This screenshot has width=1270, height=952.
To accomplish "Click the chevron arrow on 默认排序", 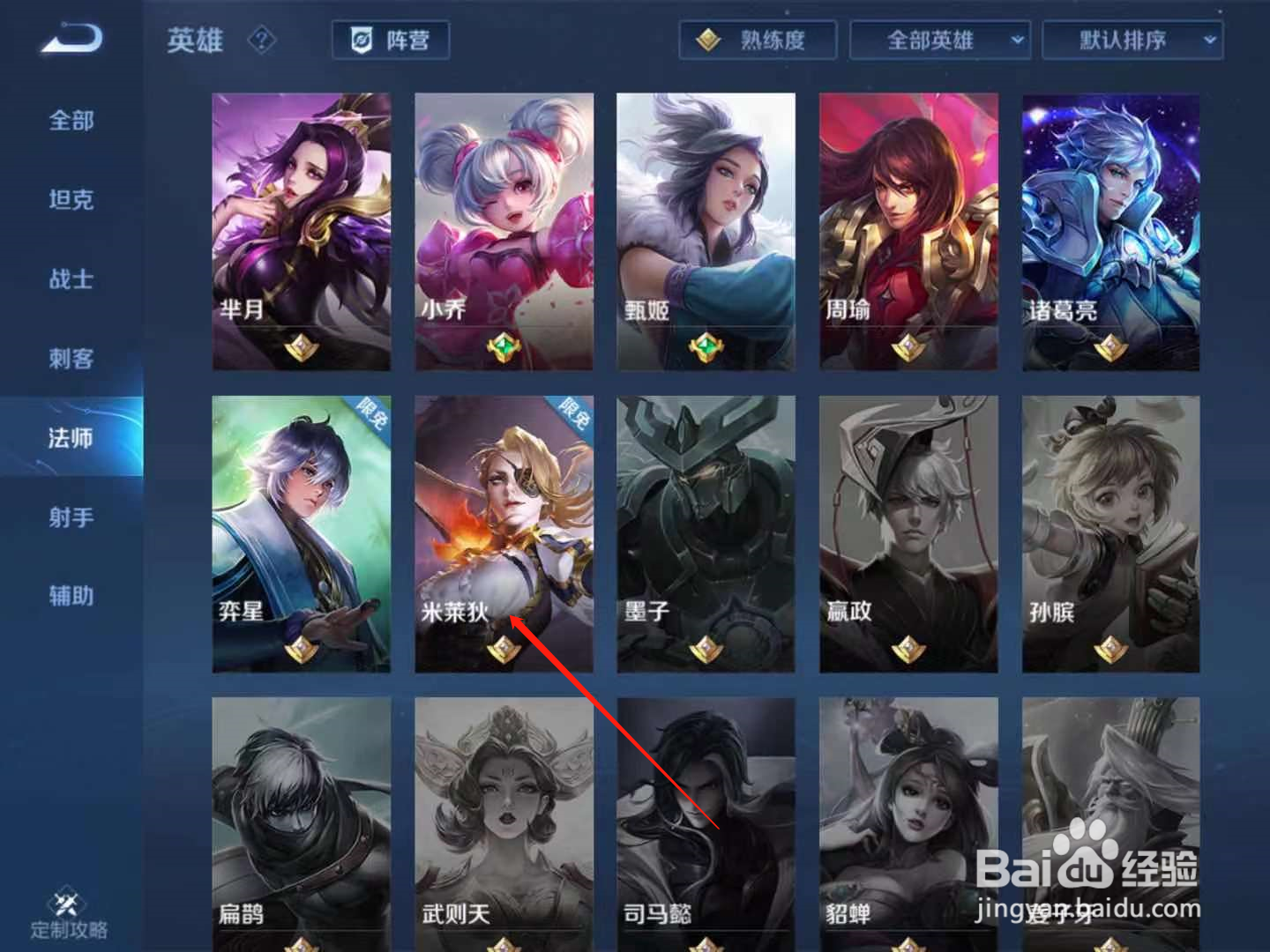I will point(1210,40).
